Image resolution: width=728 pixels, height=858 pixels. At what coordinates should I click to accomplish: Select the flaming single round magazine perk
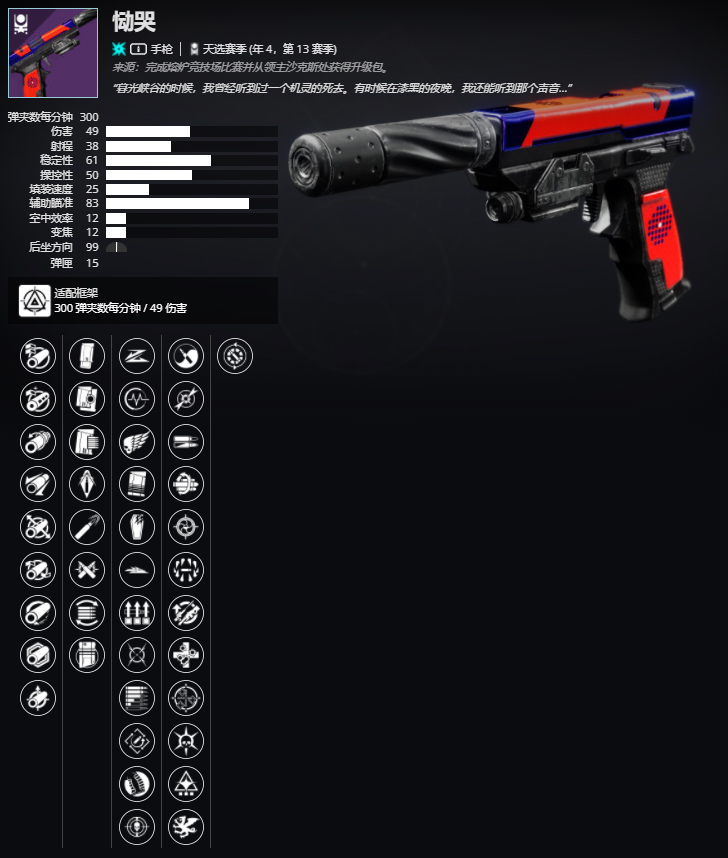(x=87, y=527)
